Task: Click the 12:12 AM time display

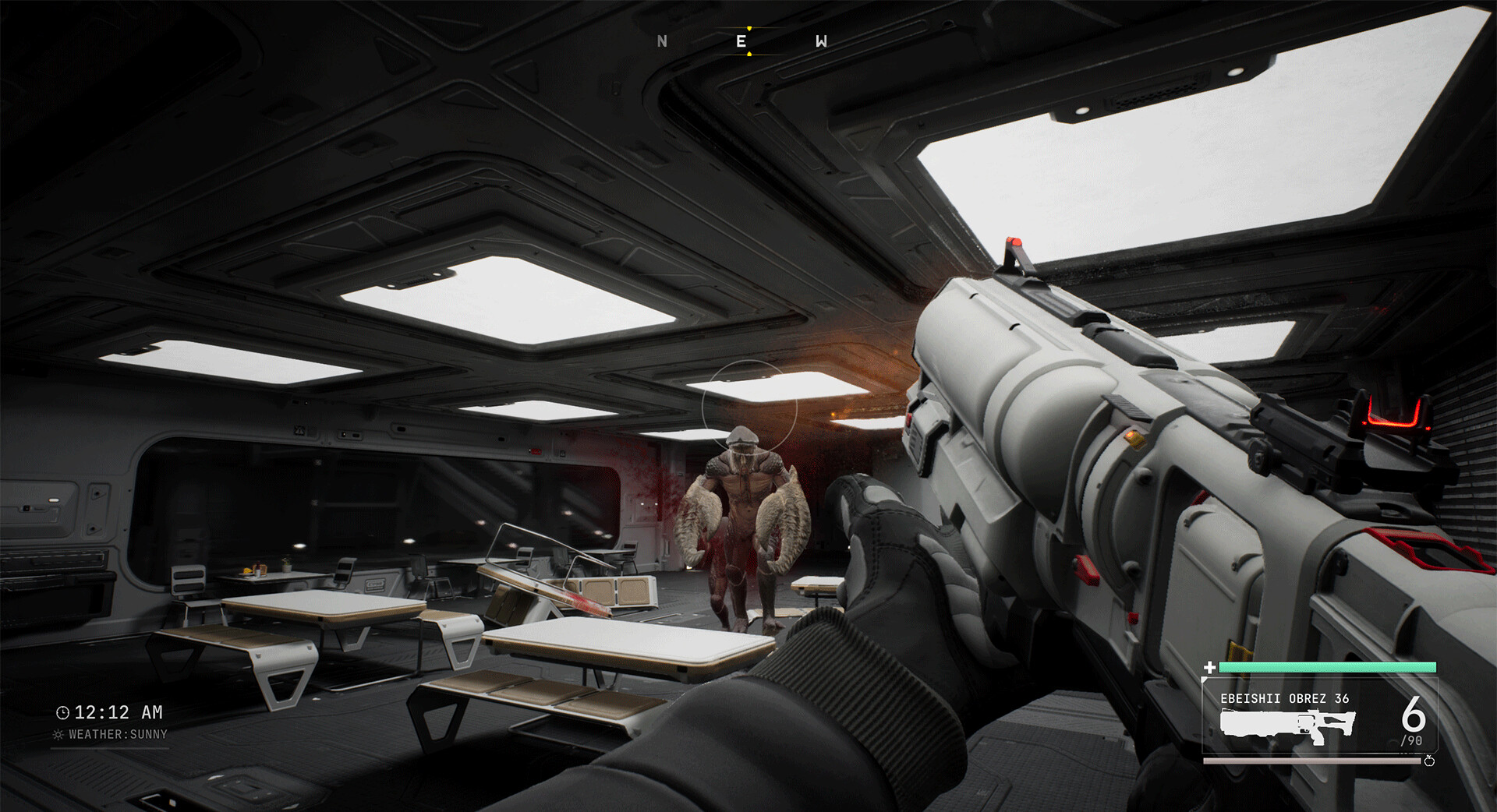Action: click(119, 712)
